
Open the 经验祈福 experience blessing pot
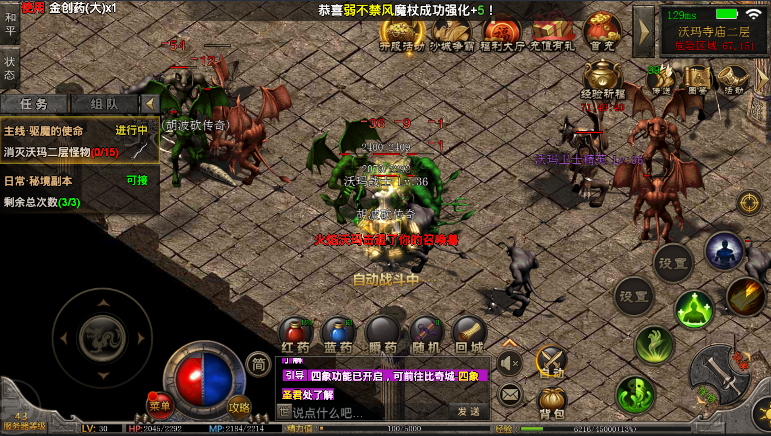(x=602, y=79)
